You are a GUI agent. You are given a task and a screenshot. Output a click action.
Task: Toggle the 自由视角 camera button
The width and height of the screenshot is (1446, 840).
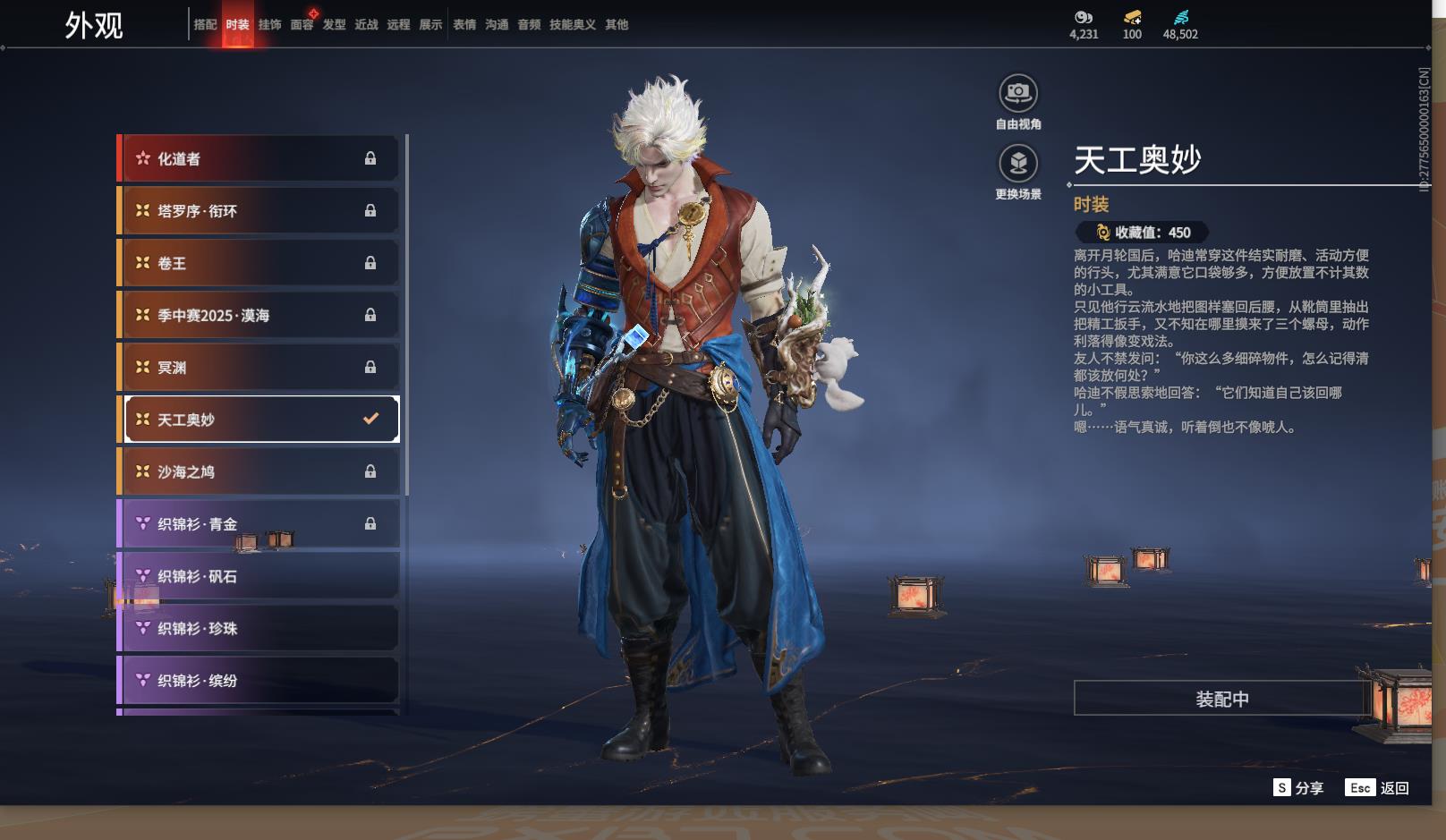point(1018,93)
